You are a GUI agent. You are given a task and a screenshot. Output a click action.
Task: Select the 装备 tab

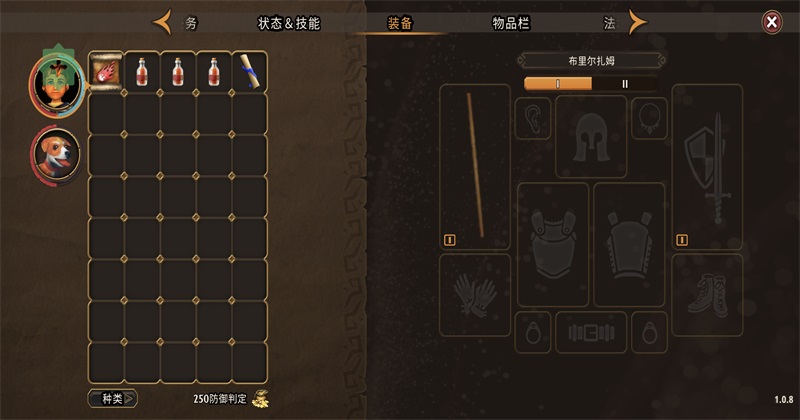point(401,23)
